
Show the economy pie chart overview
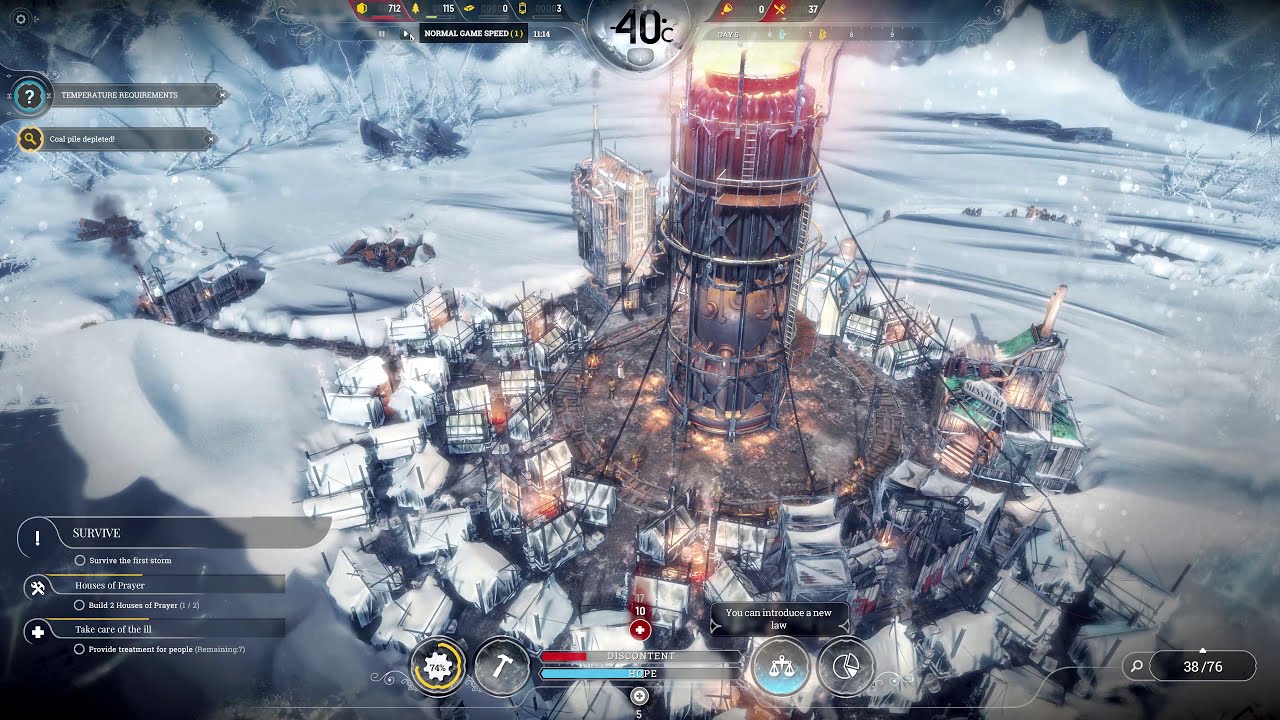(x=845, y=666)
